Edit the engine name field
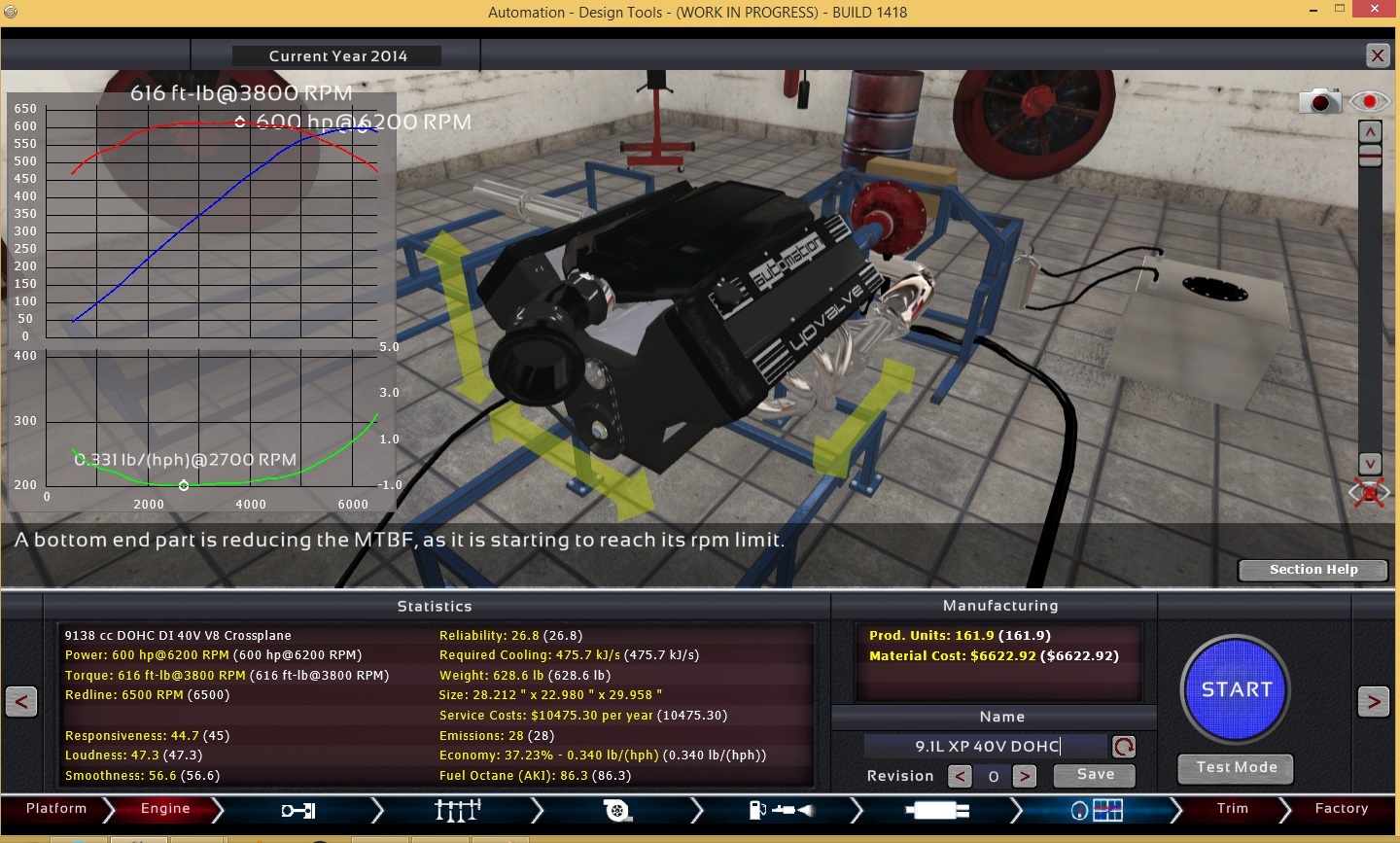Viewport: 1400px width, 843px height. pos(986,746)
